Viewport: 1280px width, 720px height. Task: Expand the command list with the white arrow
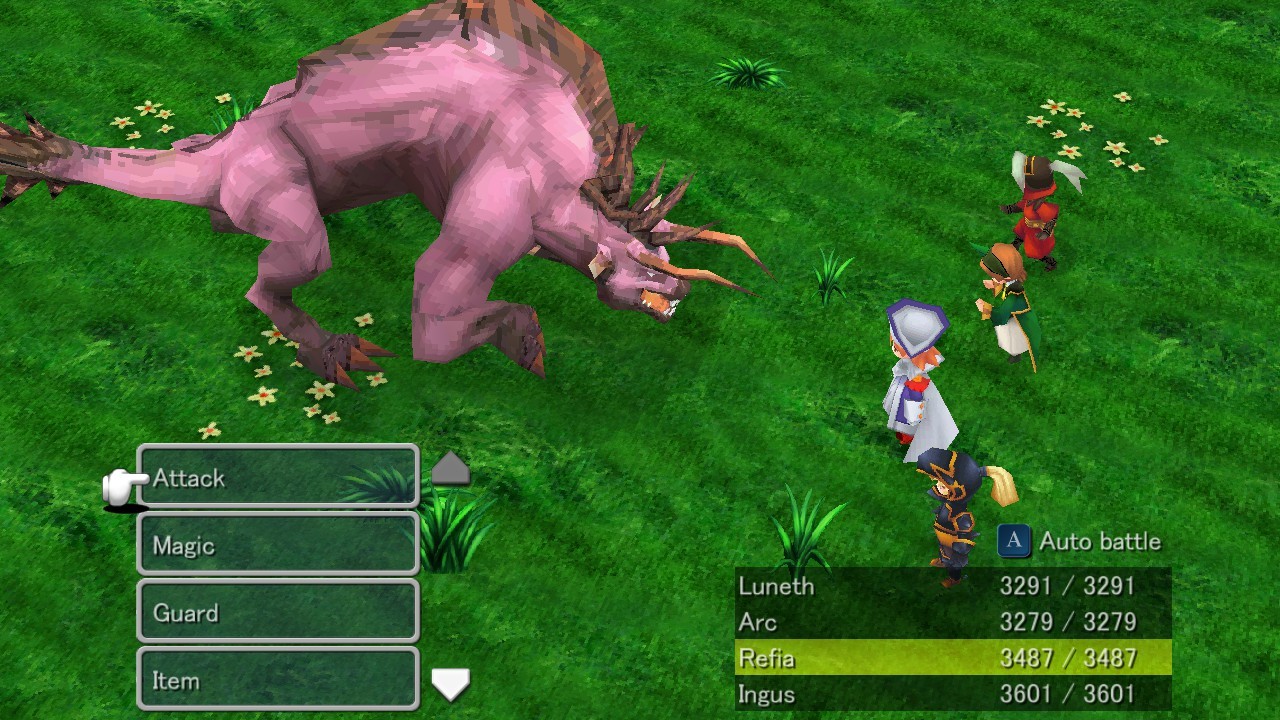point(450,684)
